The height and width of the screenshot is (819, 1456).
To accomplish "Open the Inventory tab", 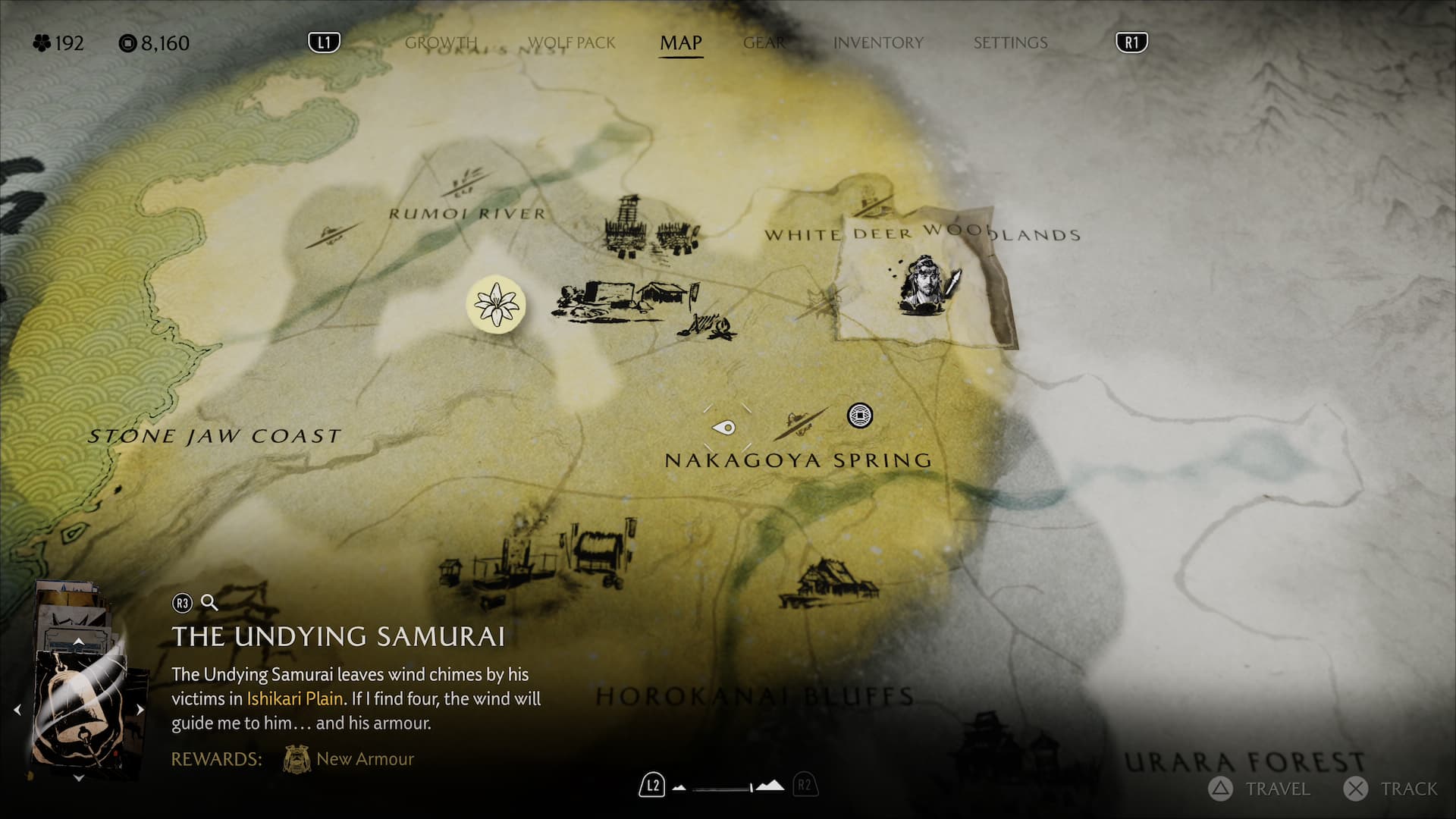I will click(878, 42).
